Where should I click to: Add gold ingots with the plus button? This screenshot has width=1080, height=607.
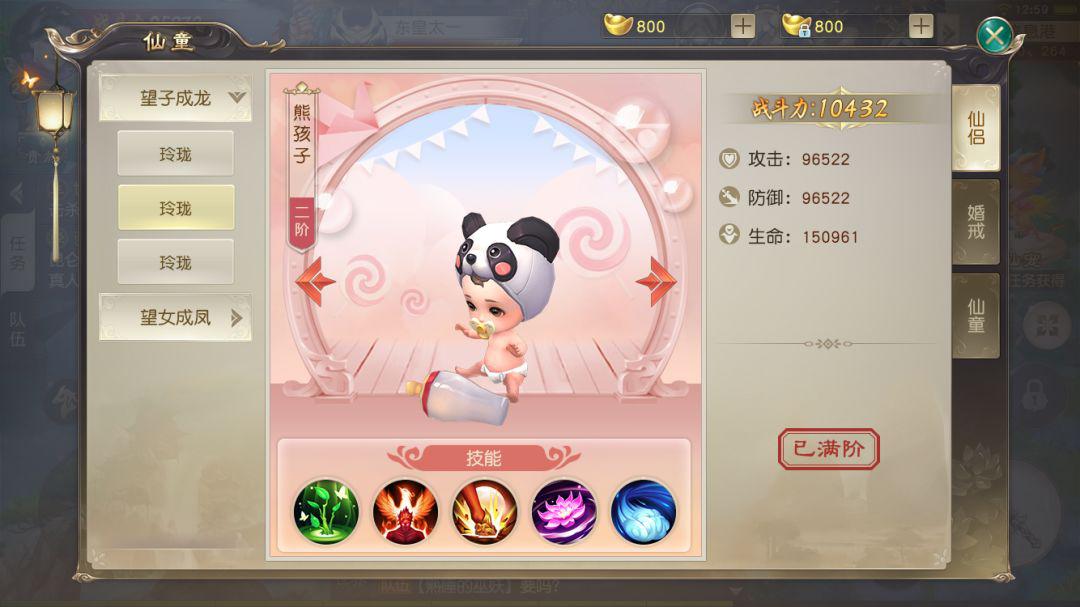(743, 26)
